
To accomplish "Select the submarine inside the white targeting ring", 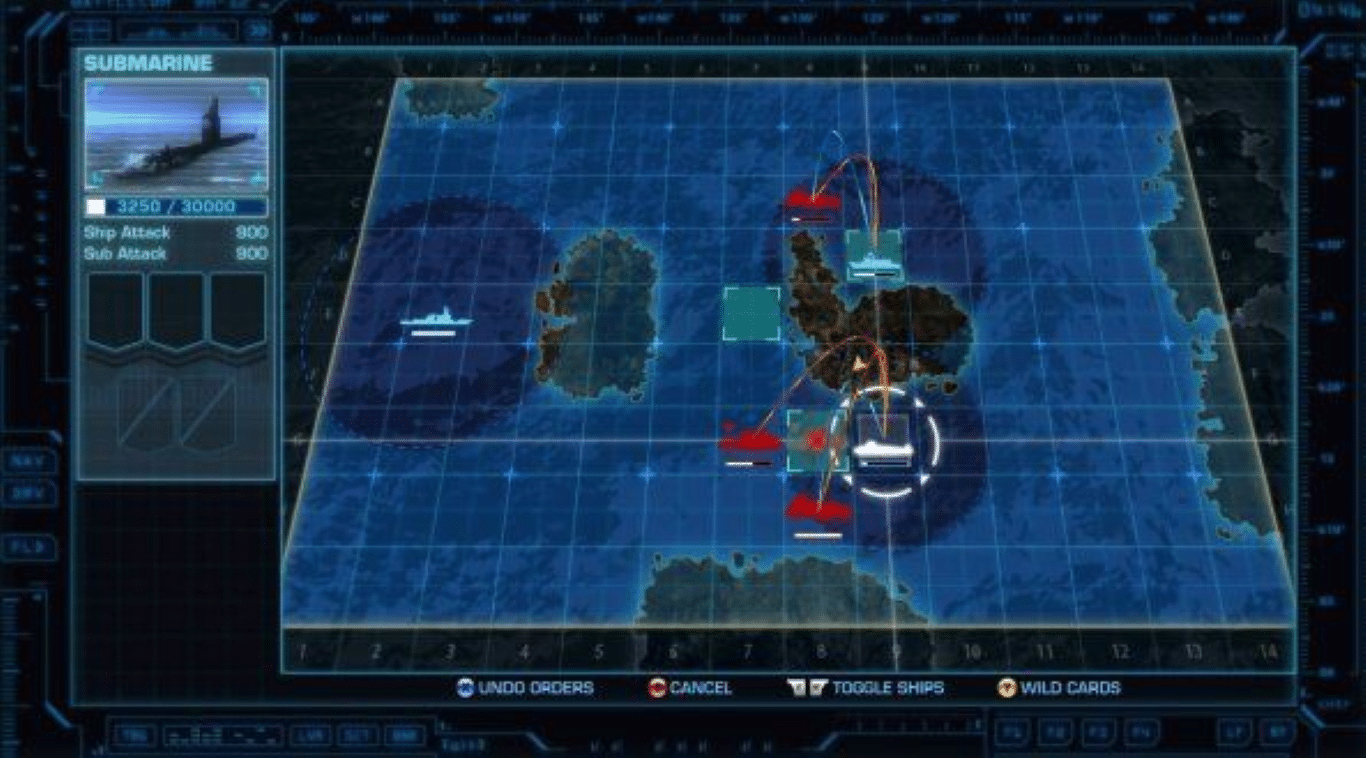I will click(883, 450).
